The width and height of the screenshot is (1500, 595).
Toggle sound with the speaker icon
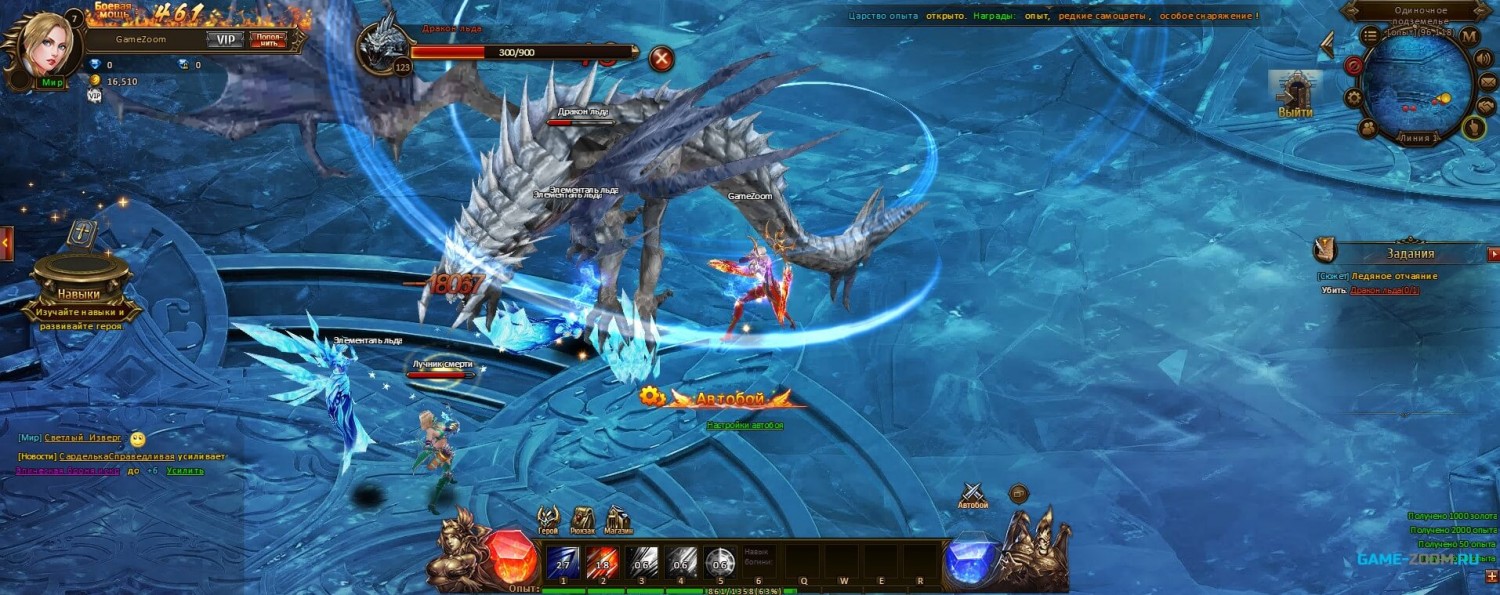click(1485, 58)
